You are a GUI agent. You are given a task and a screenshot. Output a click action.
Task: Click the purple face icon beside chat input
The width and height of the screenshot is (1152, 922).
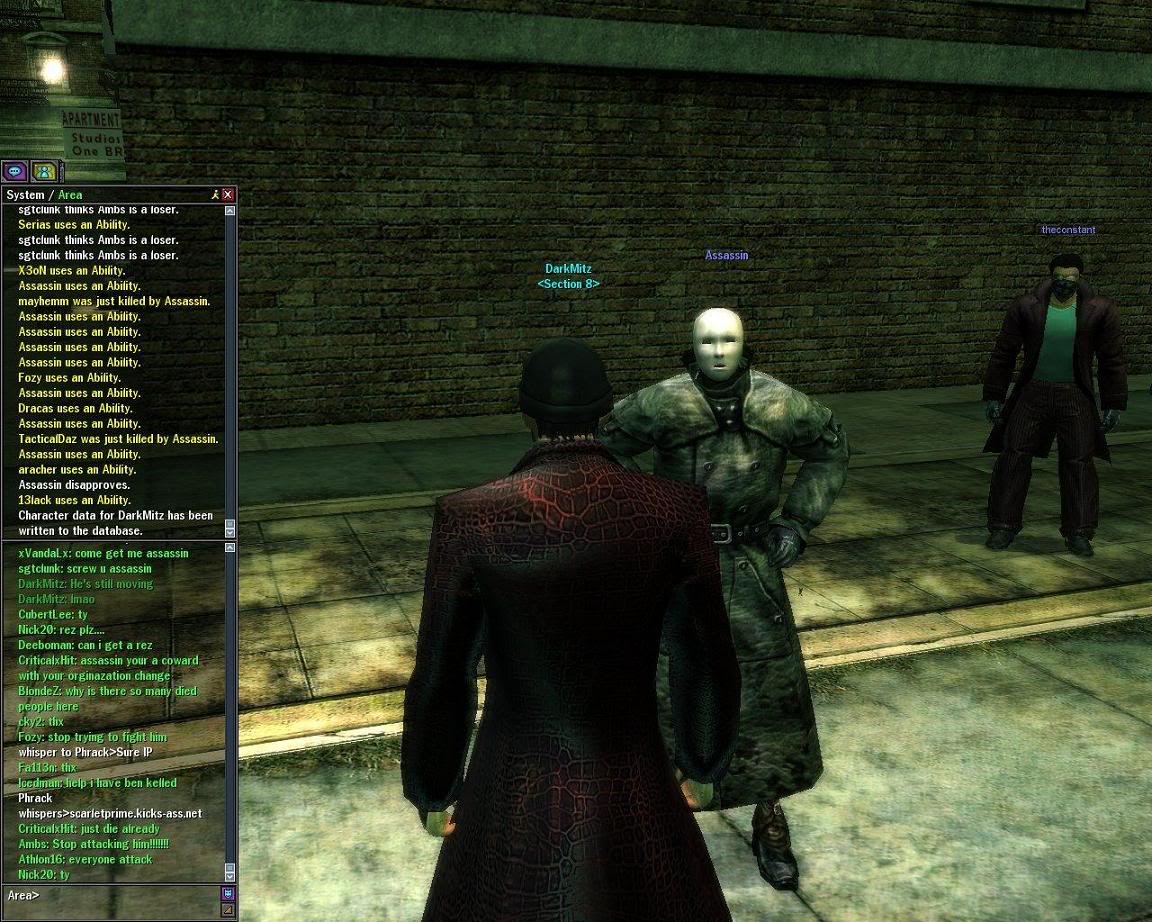228,893
